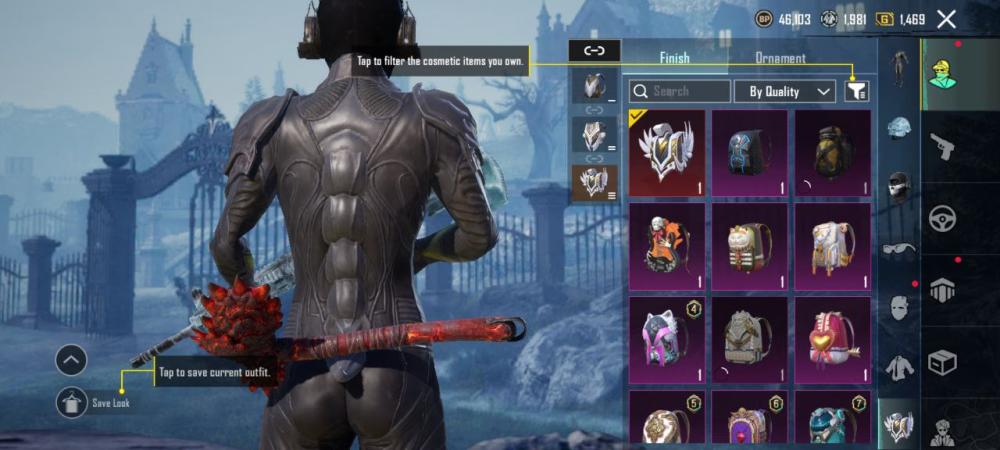Toggle the owned cosmetics filter

[x=857, y=91]
